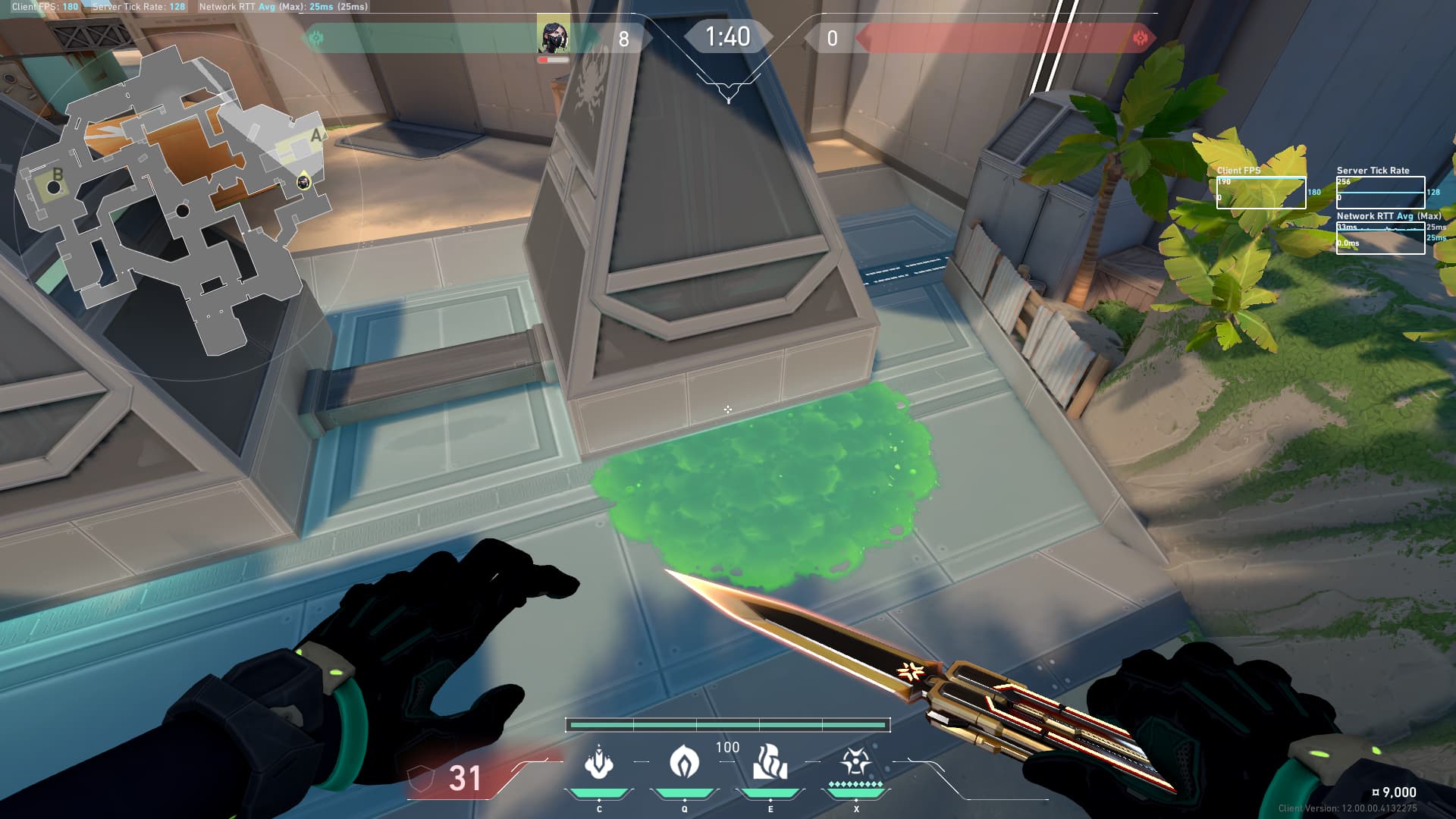The height and width of the screenshot is (819, 1456).
Task: Click the Client FPS graph panel
Action: 1260,193
